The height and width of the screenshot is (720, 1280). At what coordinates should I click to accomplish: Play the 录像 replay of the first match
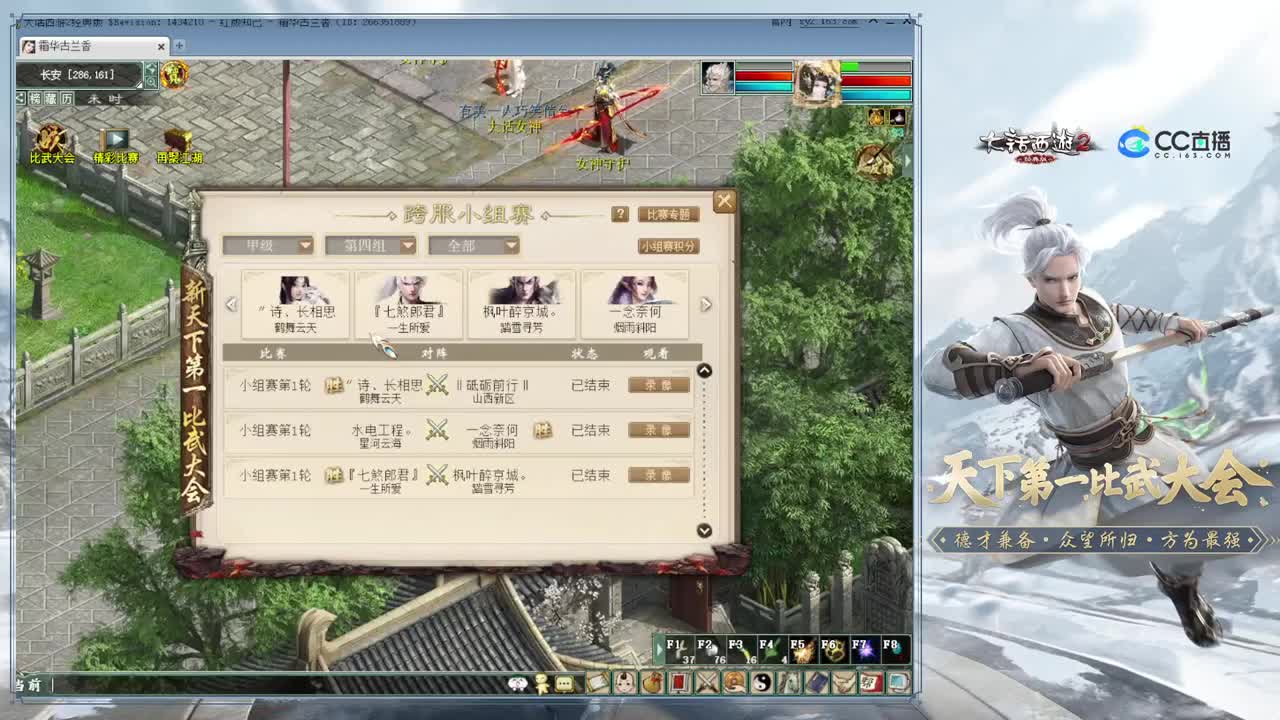click(660, 384)
